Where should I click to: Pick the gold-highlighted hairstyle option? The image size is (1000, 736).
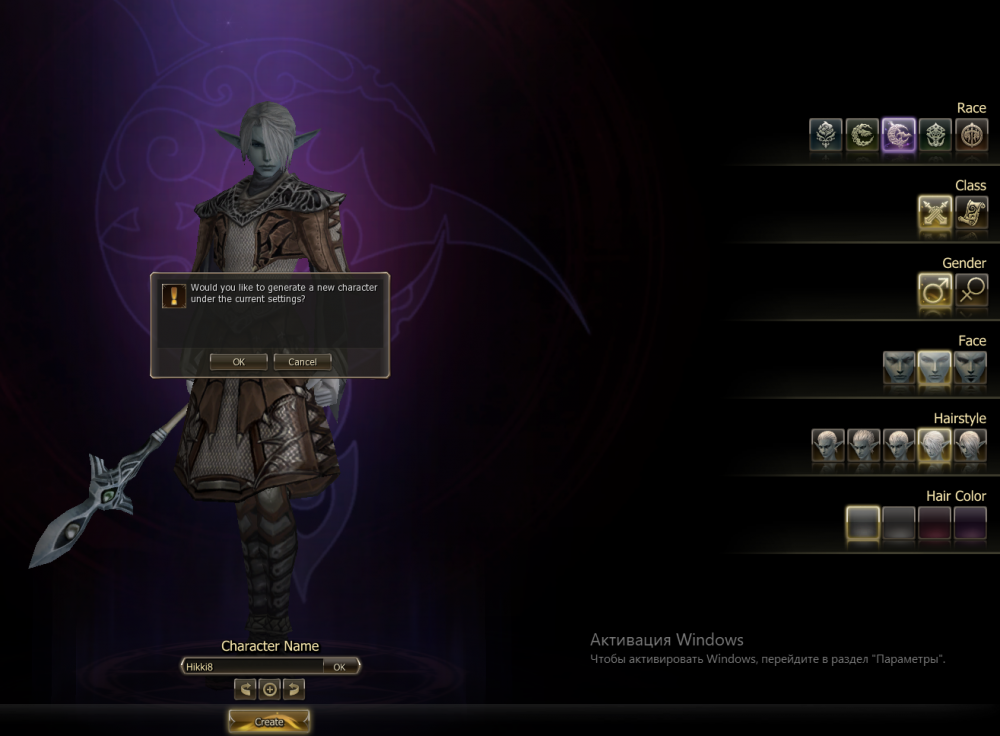click(x=935, y=445)
